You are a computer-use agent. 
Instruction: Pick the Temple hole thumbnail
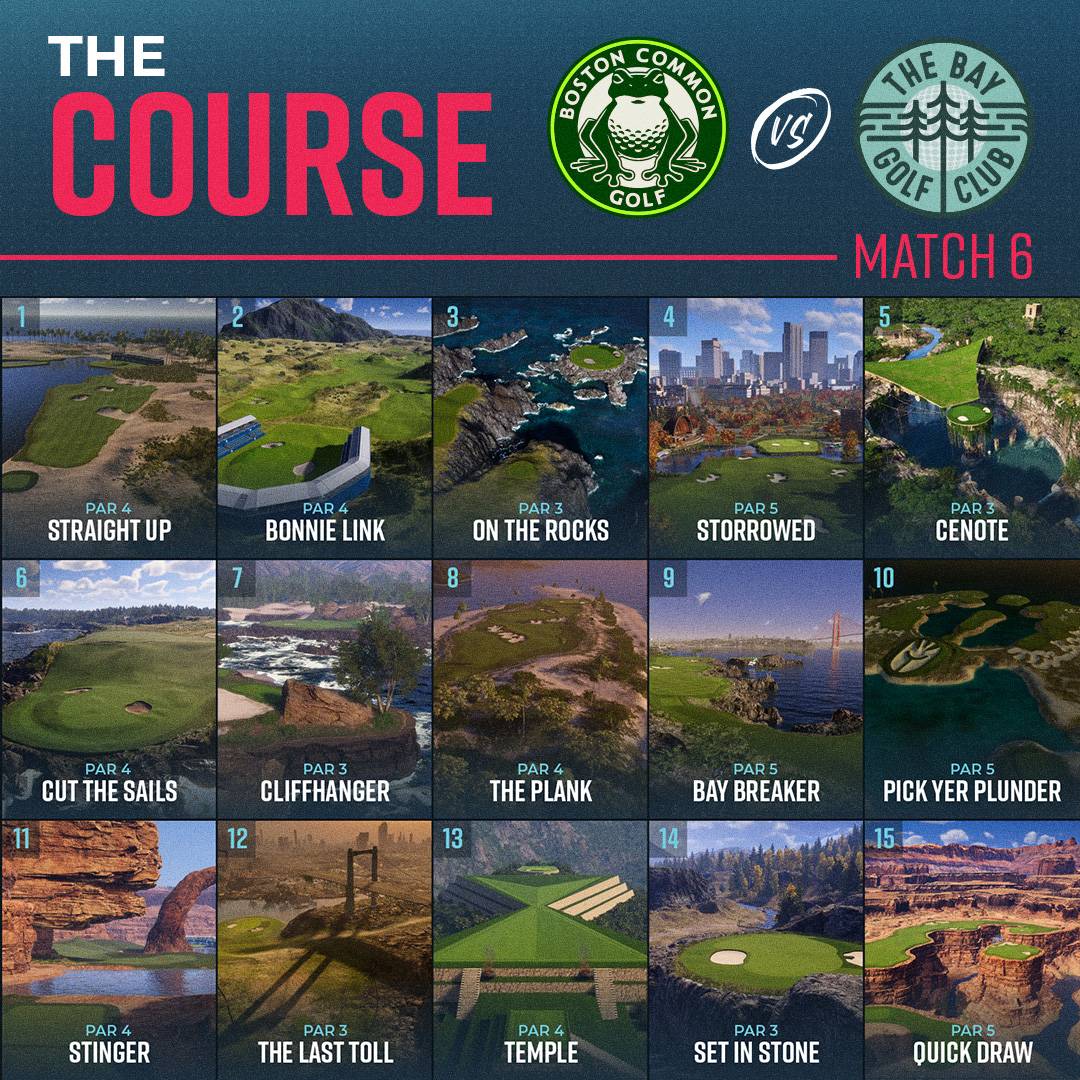pyautogui.click(x=540, y=948)
